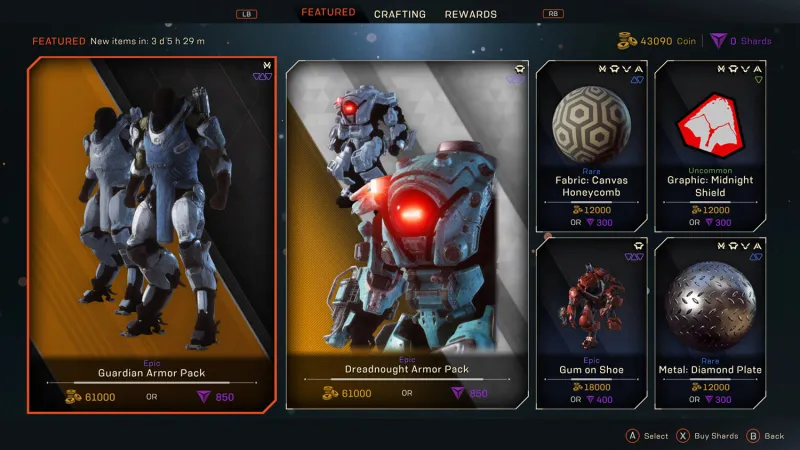Open the Crafting tab
Image resolution: width=800 pixels, height=450 pixels.
click(x=400, y=14)
